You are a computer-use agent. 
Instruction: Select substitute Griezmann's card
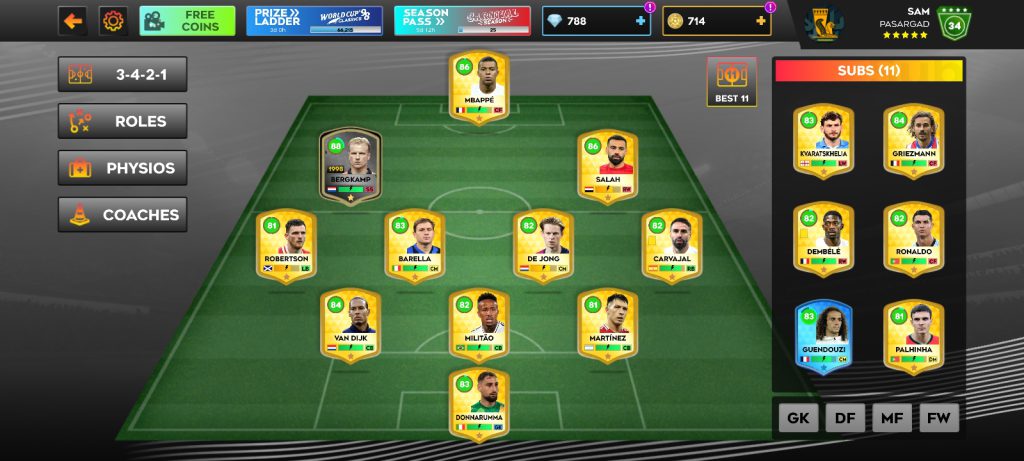click(x=913, y=141)
